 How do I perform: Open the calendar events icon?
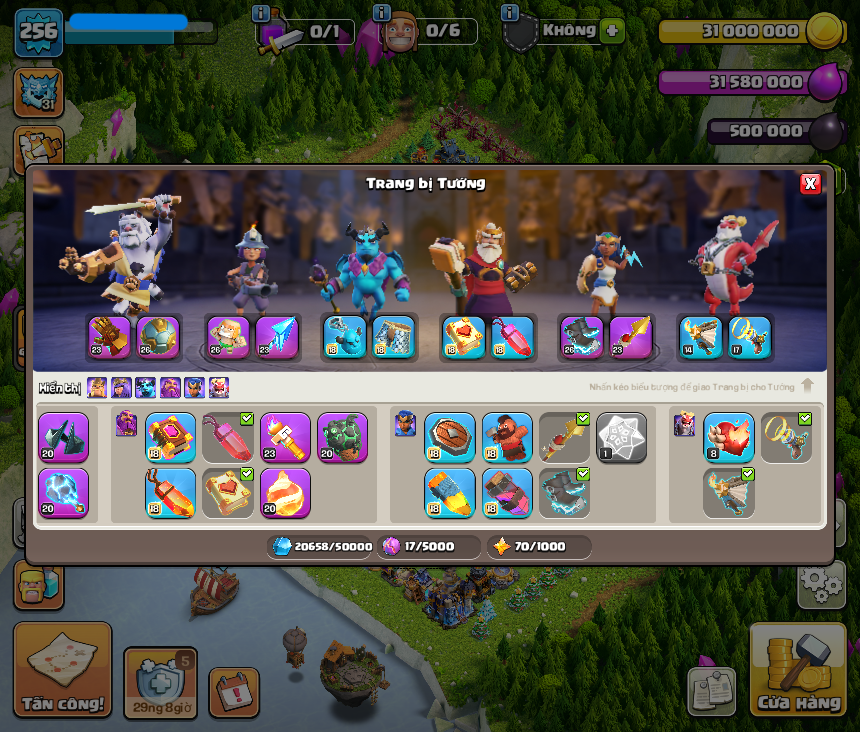coord(234,692)
